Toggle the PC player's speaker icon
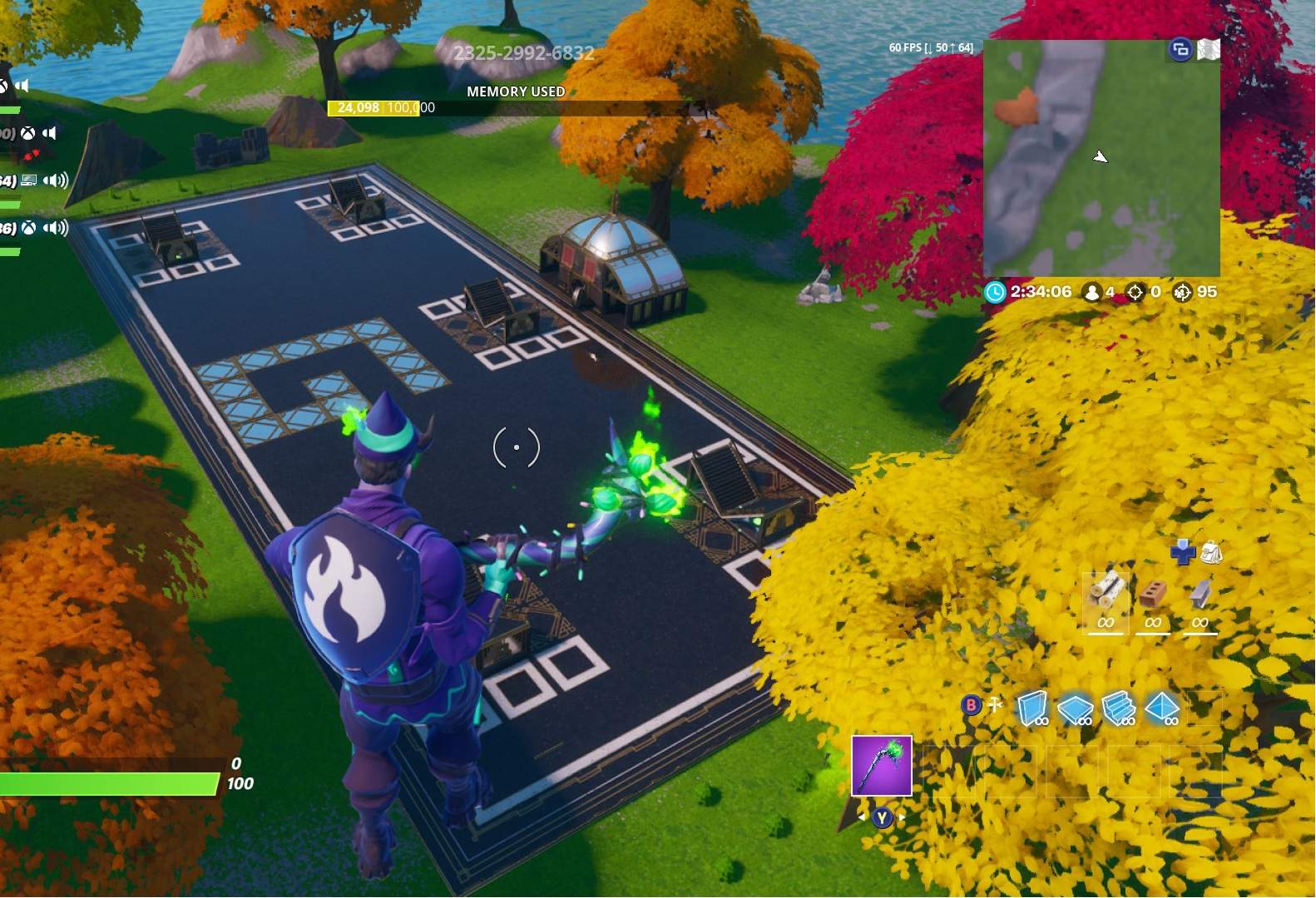 click(x=53, y=180)
